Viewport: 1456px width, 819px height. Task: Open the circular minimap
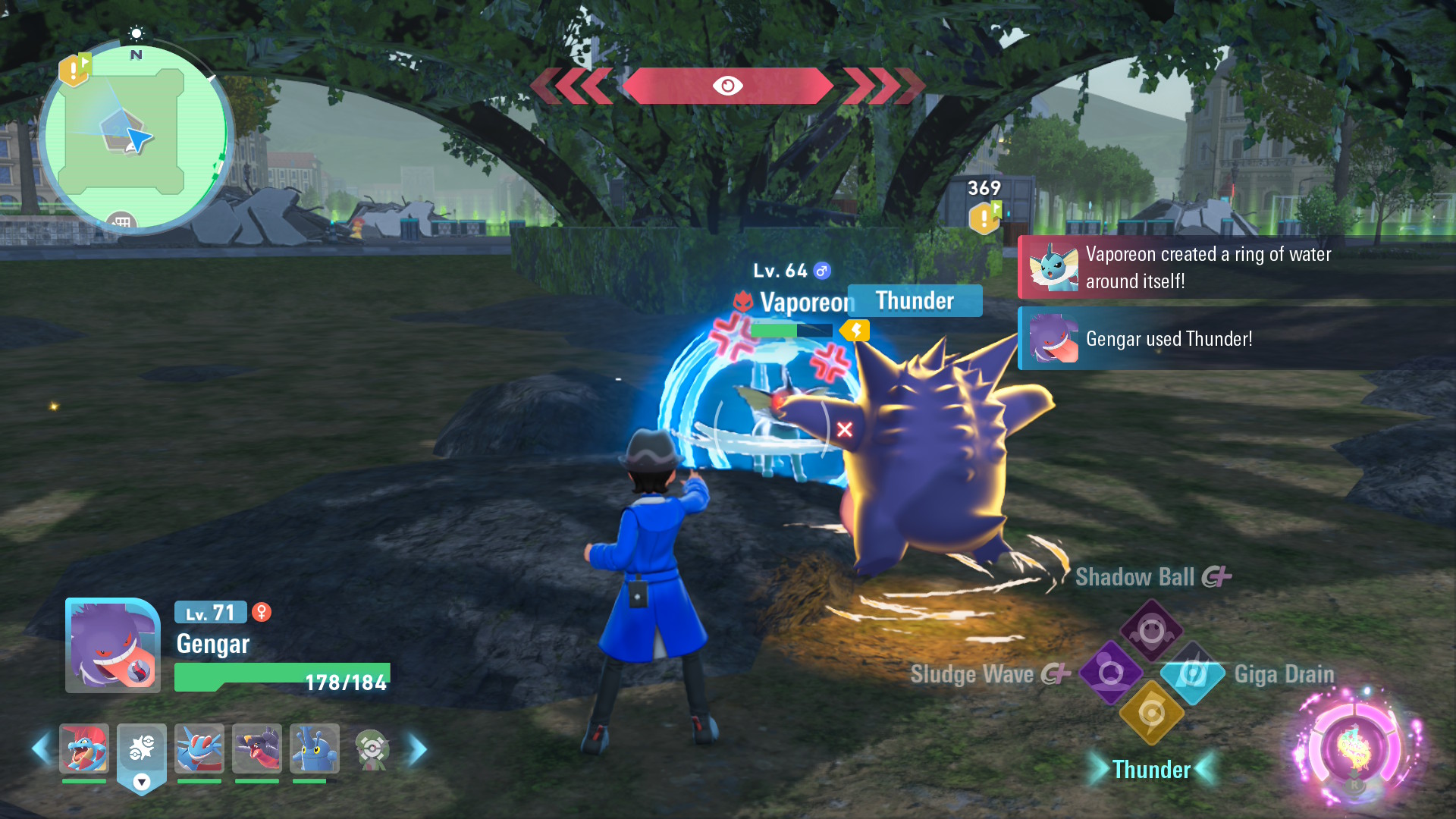pyautogui.click(x=135, y=138)
